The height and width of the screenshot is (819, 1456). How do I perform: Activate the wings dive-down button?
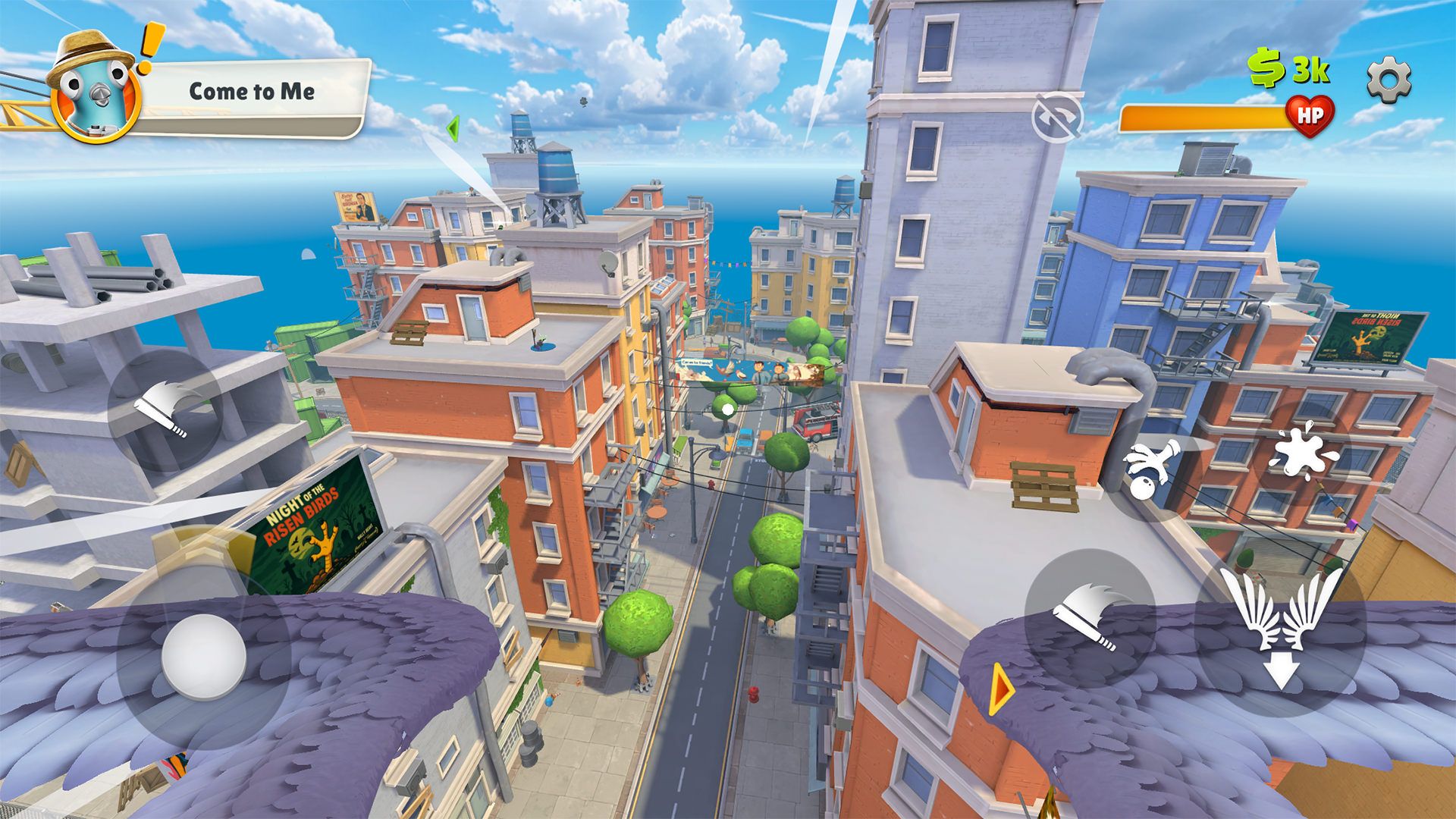coord(1281,628)
